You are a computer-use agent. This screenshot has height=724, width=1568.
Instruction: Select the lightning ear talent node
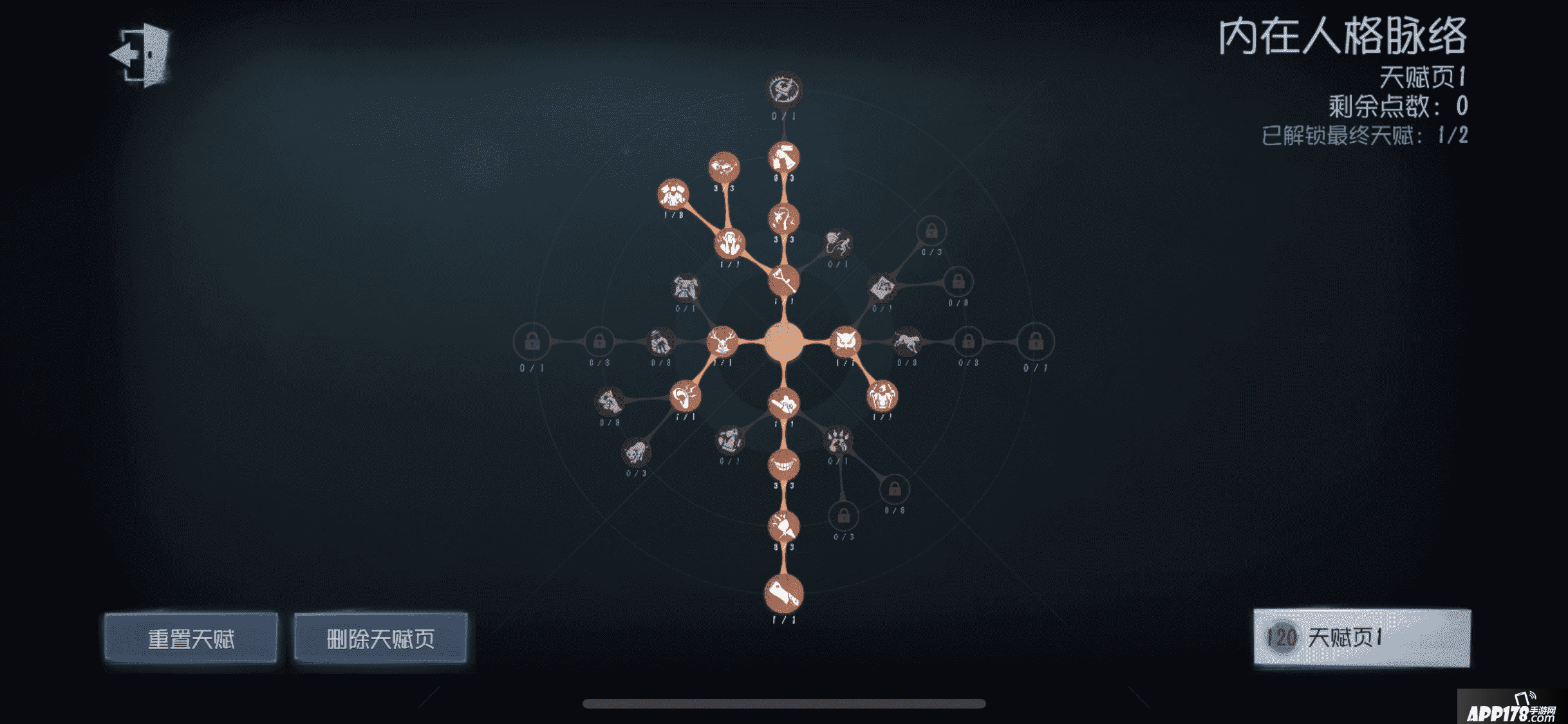click(686, 395)
